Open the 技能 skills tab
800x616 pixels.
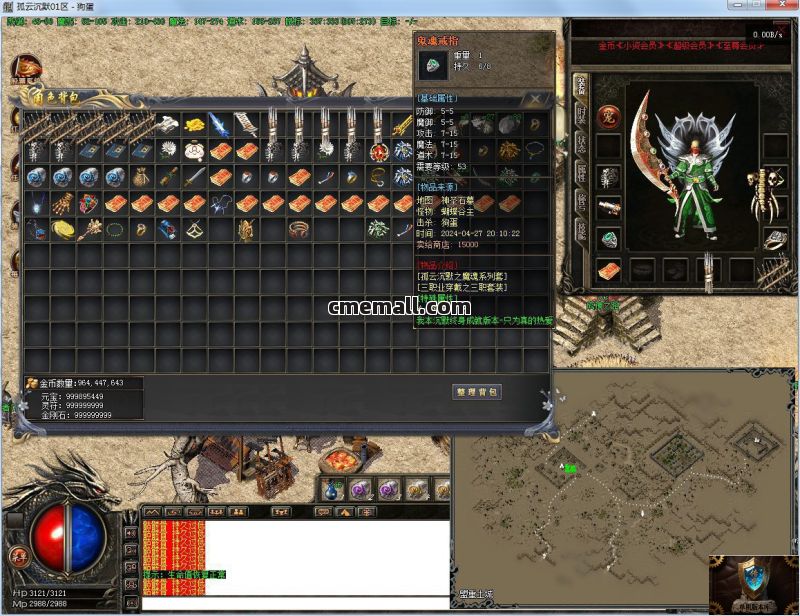[x=581, y=230]
